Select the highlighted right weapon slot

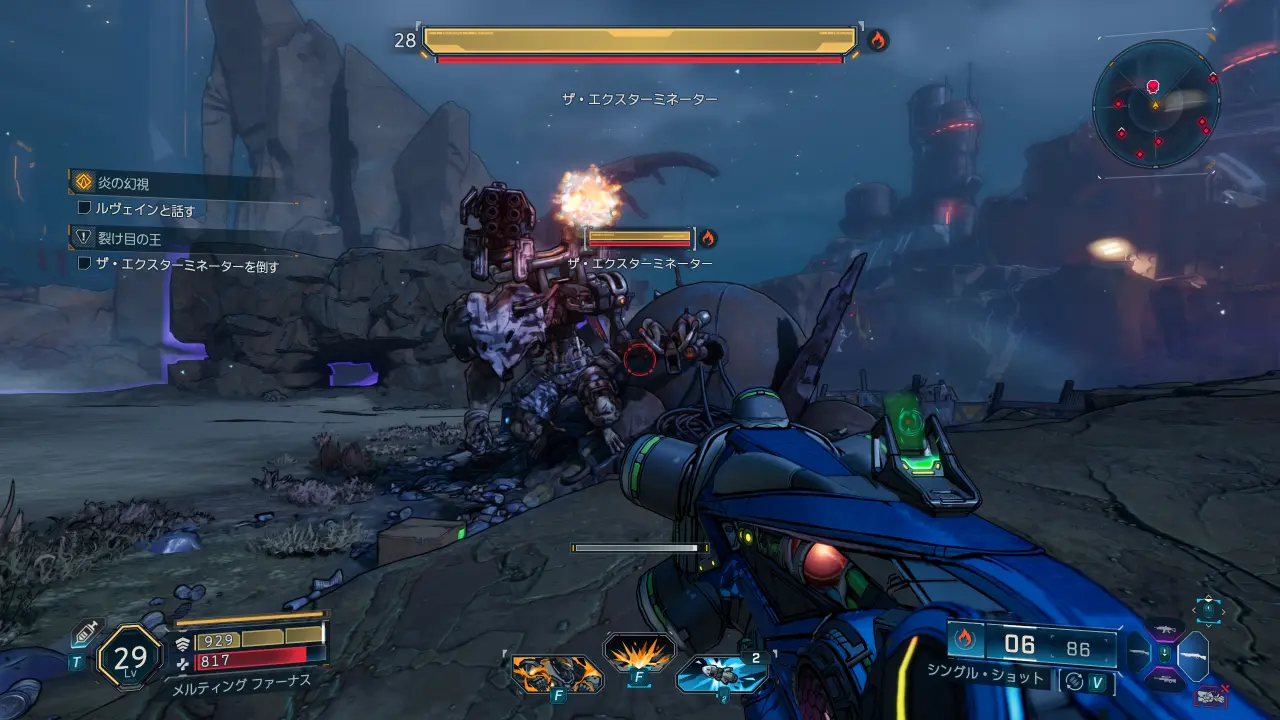pyautogui.click(x=1193, y=656)
